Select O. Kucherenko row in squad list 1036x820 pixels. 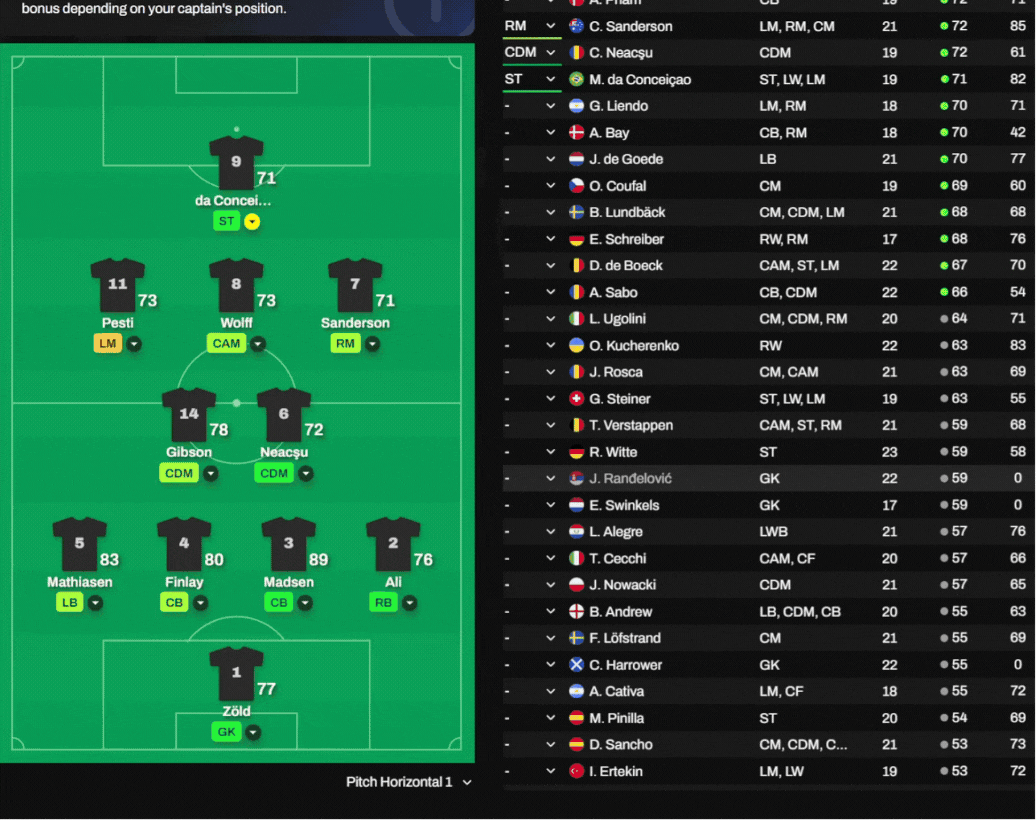634,345
